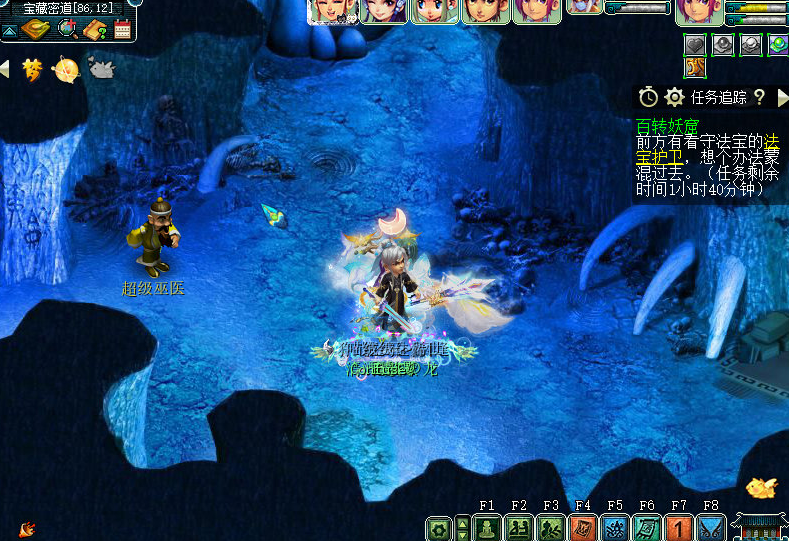This screenshot has height=541, width=789.
Task: Open quest tracker gear settings
Action: [x=675, y=97]
